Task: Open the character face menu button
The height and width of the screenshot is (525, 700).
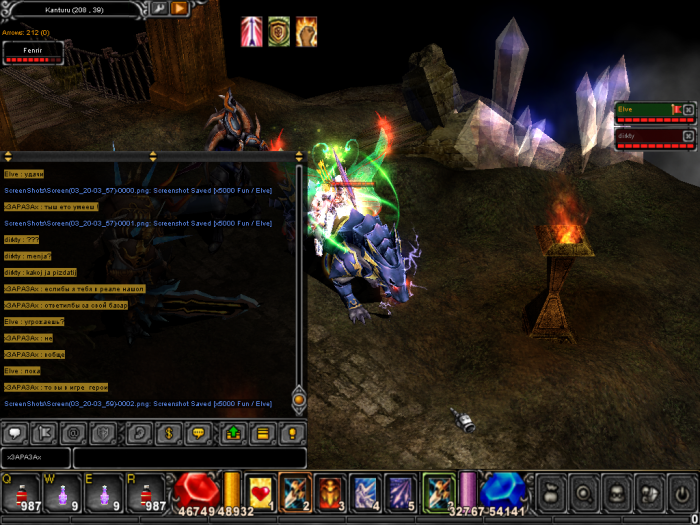Action: coord(616,492)
